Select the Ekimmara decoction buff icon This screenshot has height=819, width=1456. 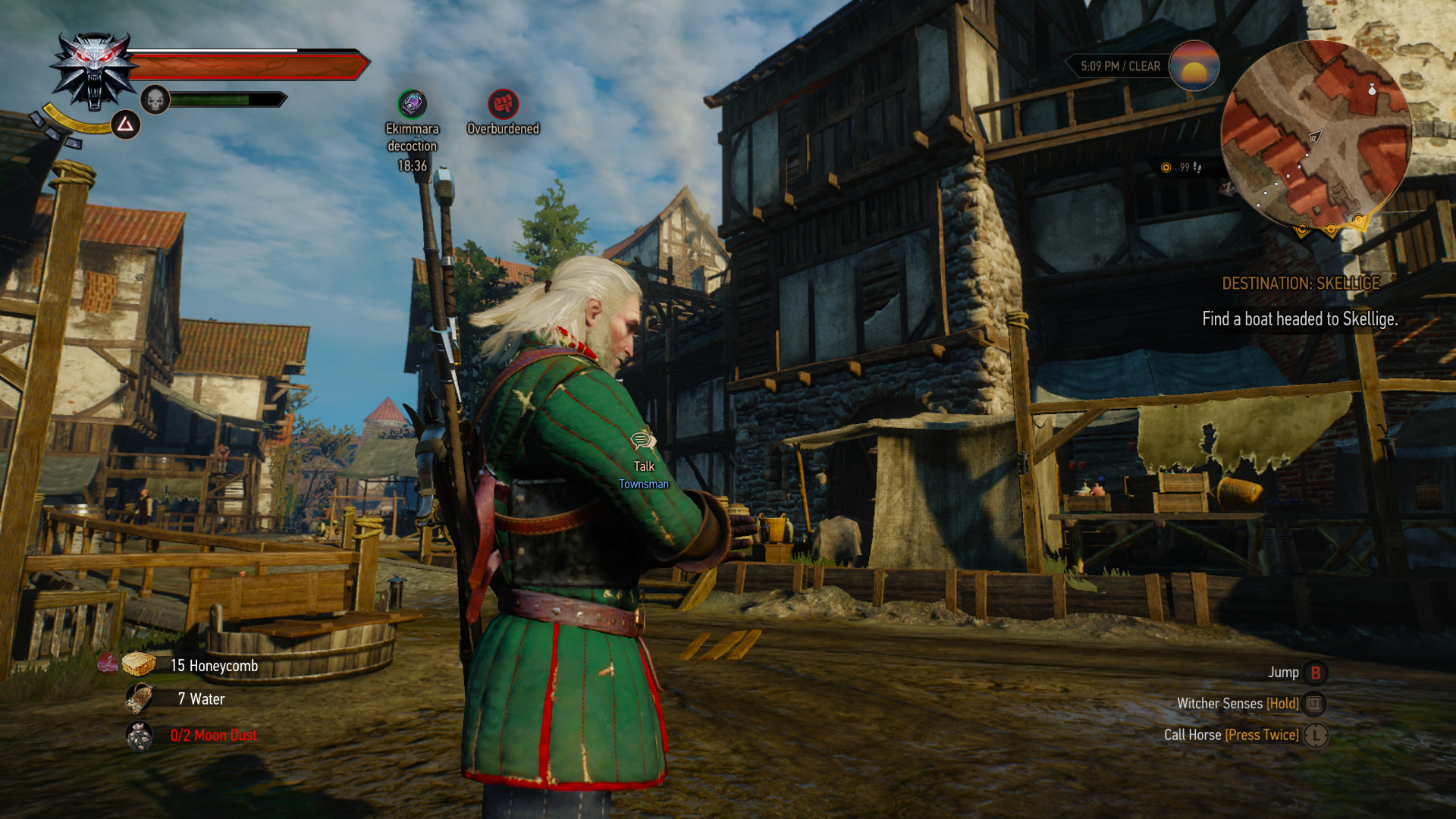413,104
